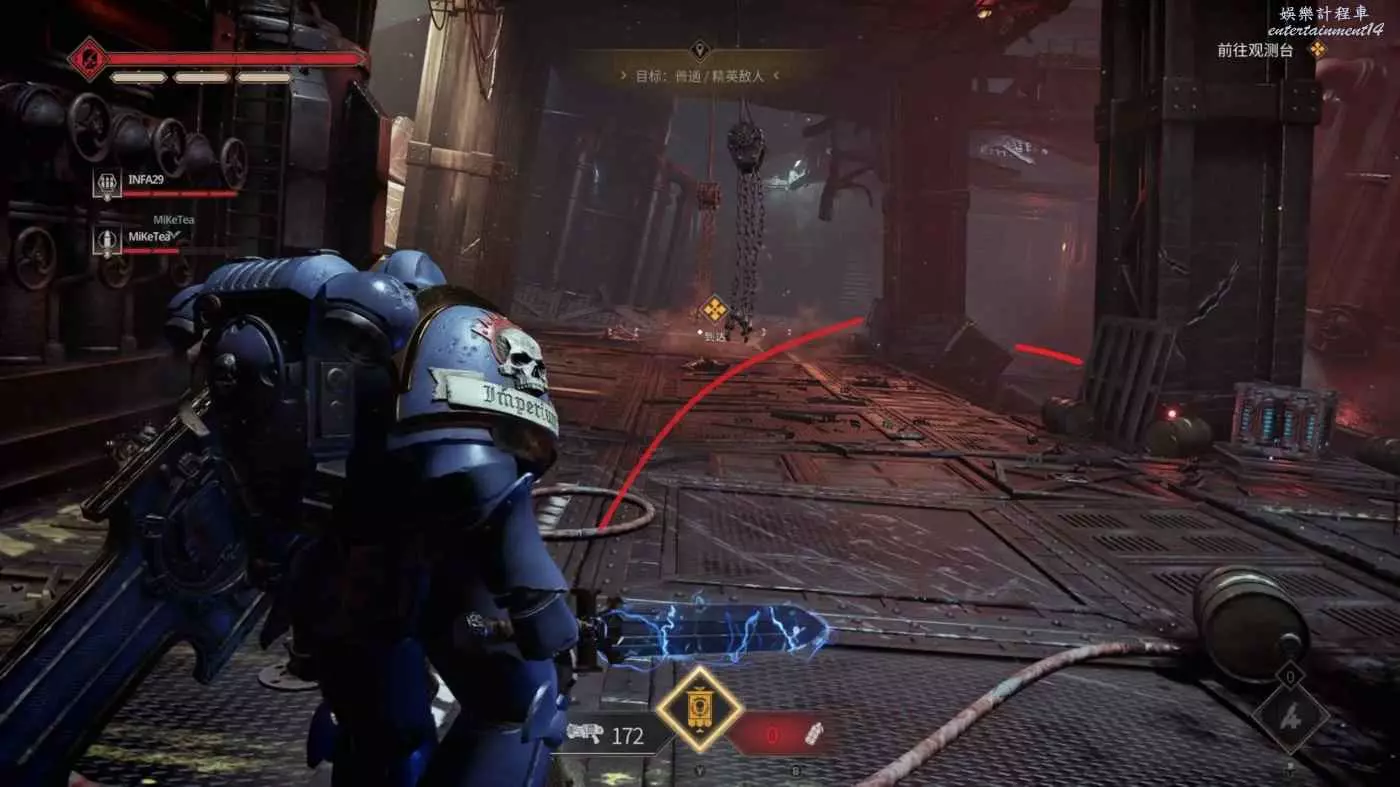Activate the golden banner ability icon
Viewport: 1400px width, 787px height.
pyautogui.click(x=699, y=709)
